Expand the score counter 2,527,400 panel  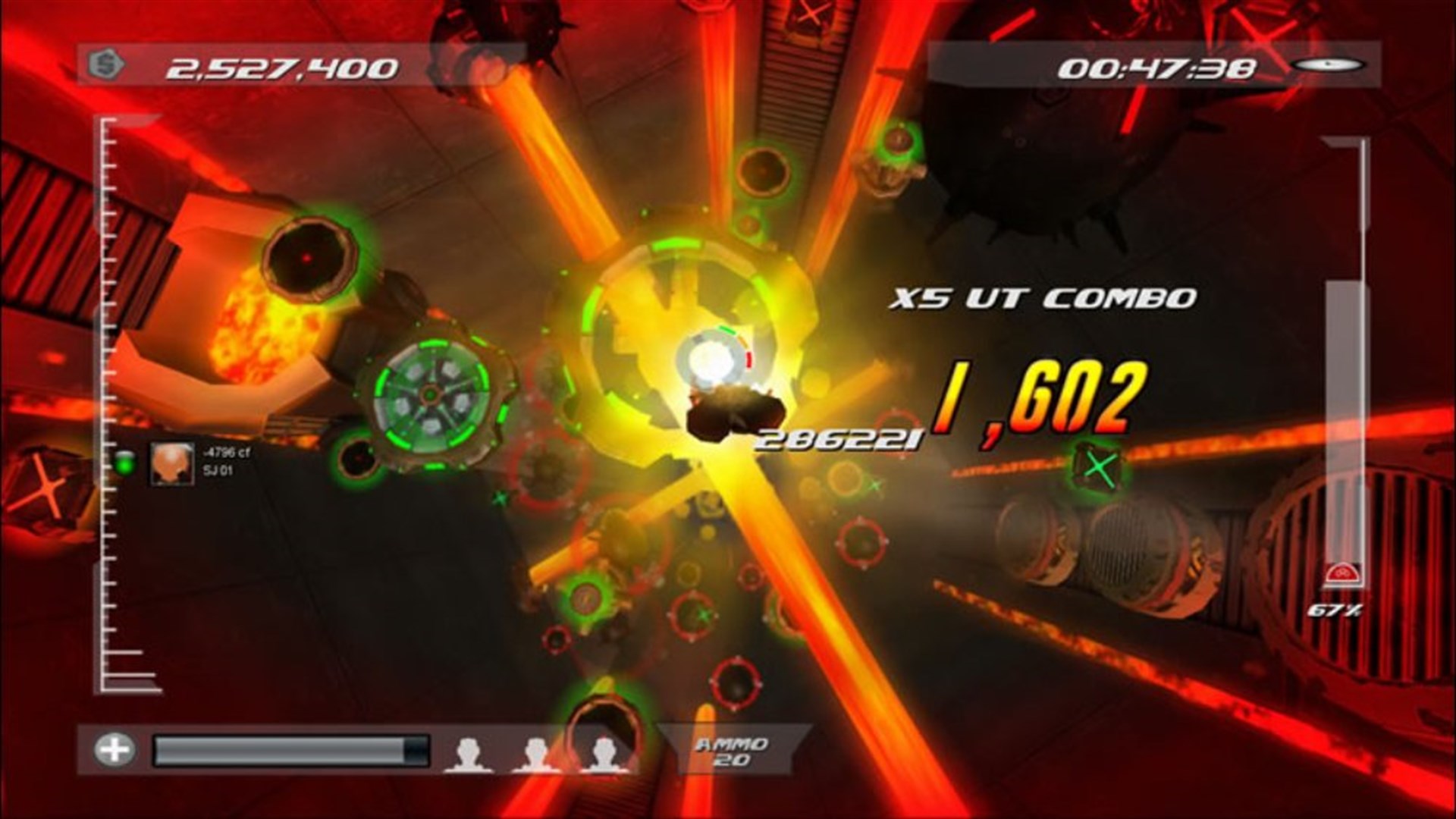[x=281, y=67]
